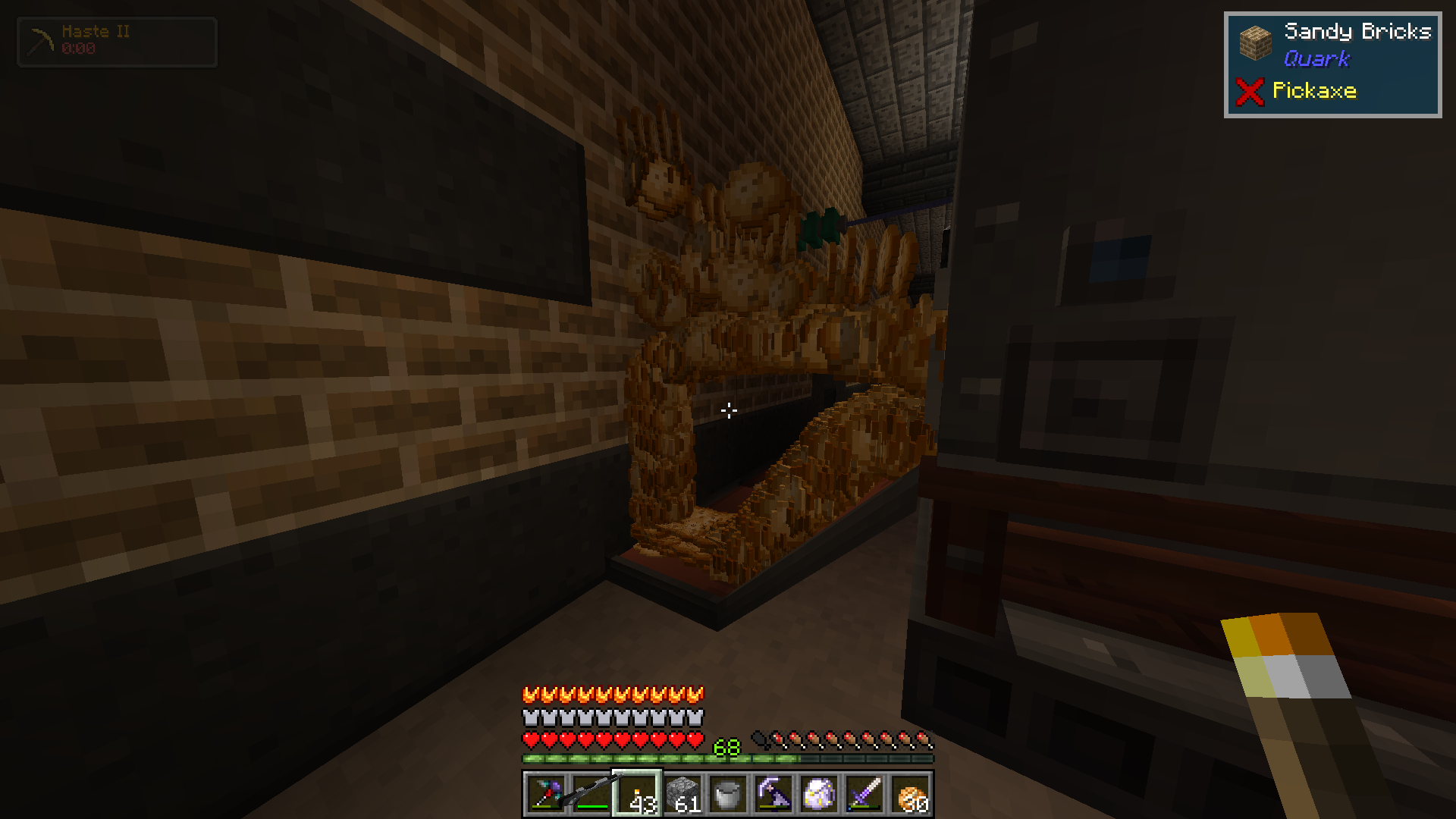
Task: Select the purple sword hotbar slot
Action: [x=864, y=794]
